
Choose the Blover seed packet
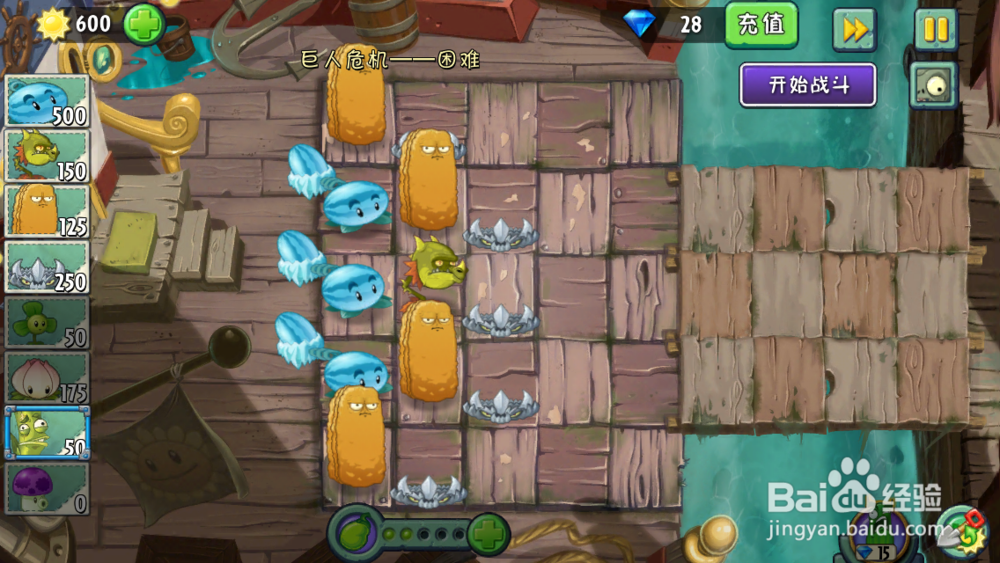point(47,322)
